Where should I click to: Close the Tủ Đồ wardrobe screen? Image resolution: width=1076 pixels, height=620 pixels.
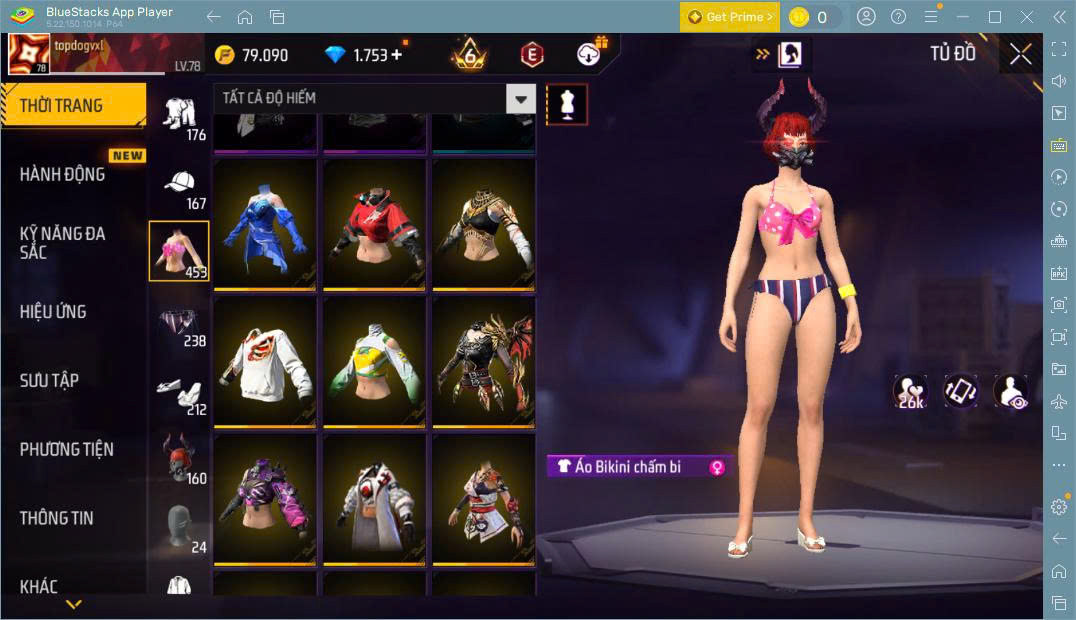(x=1020, y=54)
